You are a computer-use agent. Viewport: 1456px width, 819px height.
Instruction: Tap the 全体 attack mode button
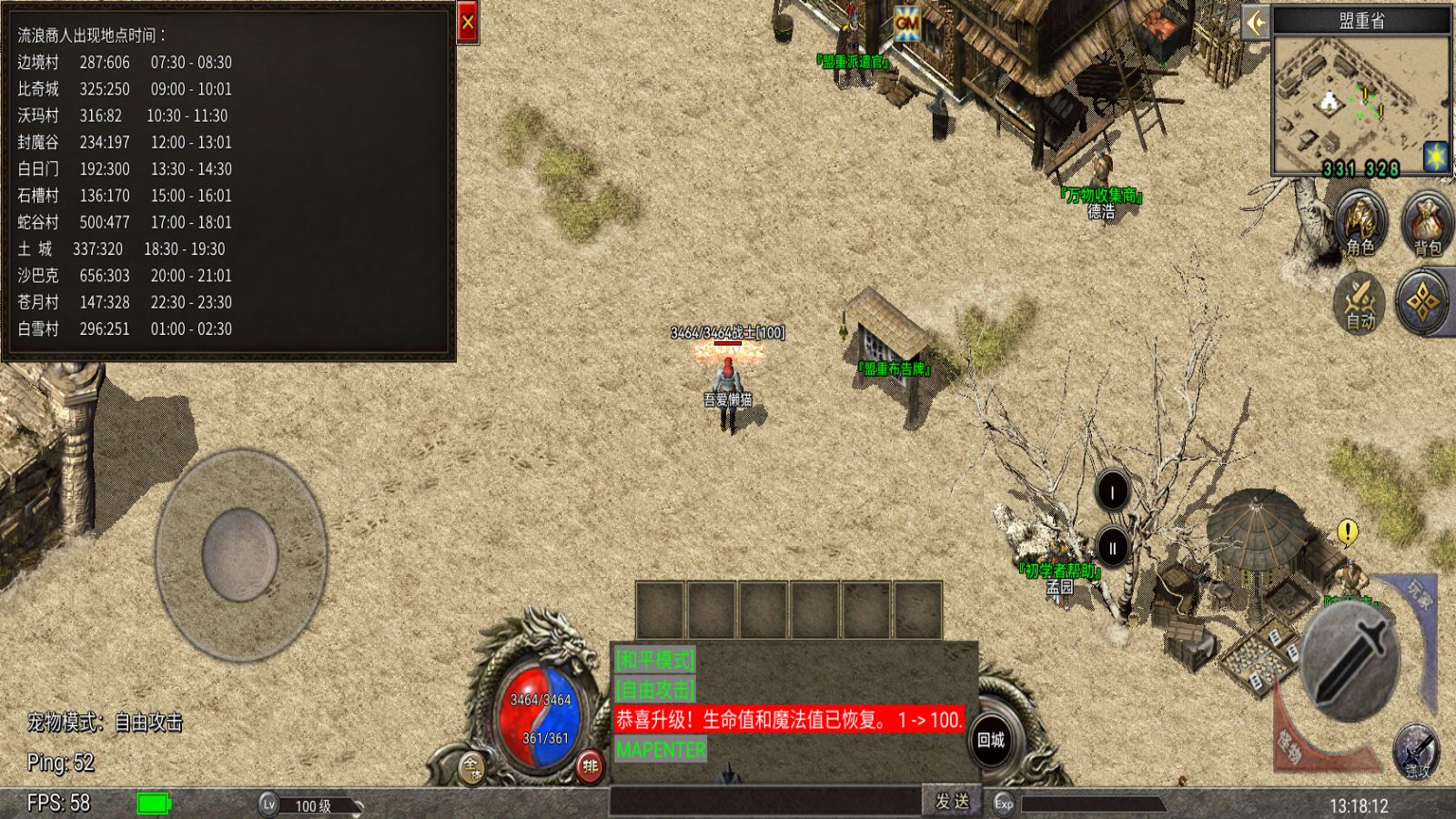[x=471, y=766]
